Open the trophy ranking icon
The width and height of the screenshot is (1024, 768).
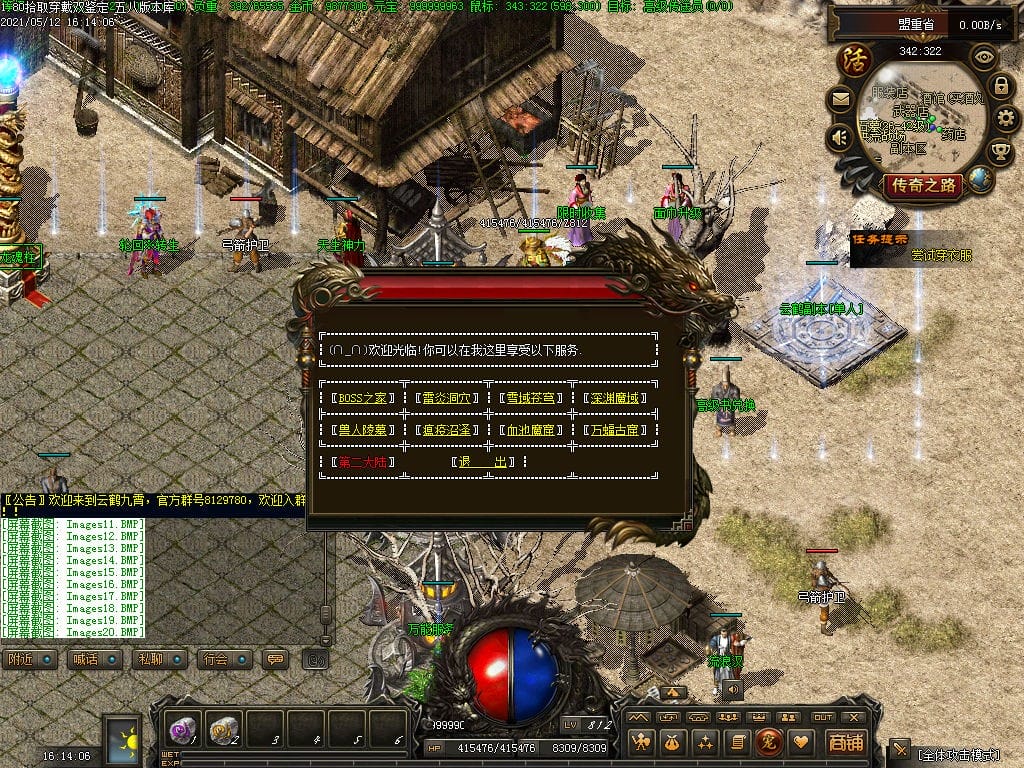click(x=1000, y=152)
